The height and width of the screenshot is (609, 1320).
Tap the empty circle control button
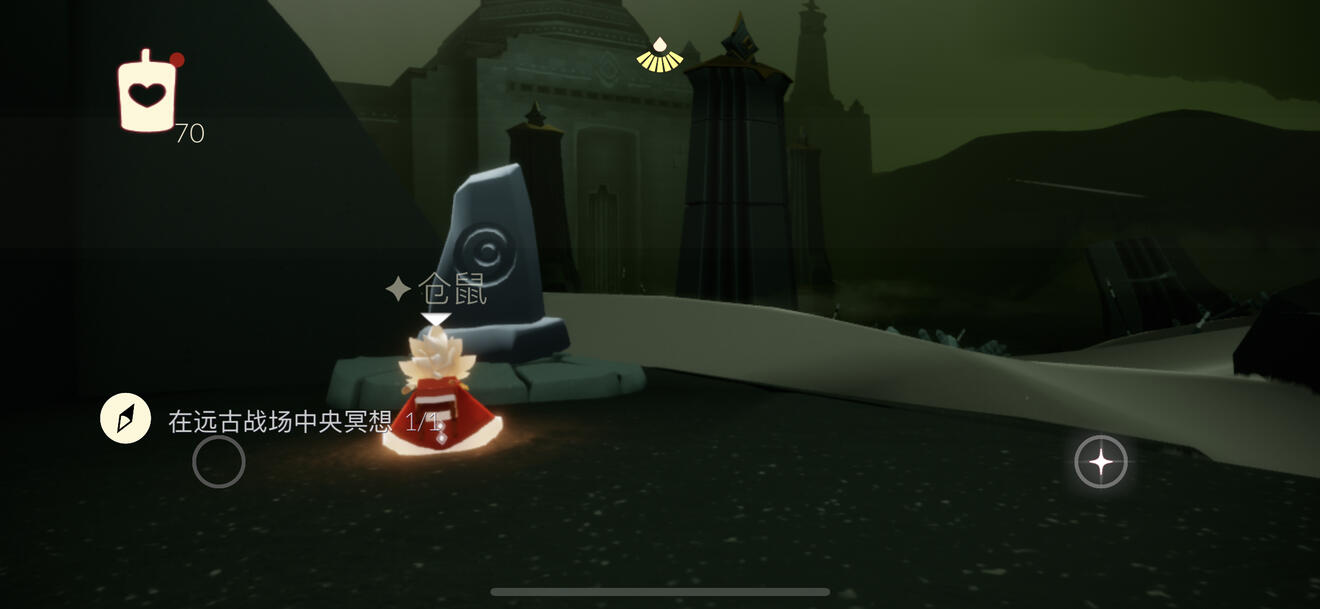[219, 462]
